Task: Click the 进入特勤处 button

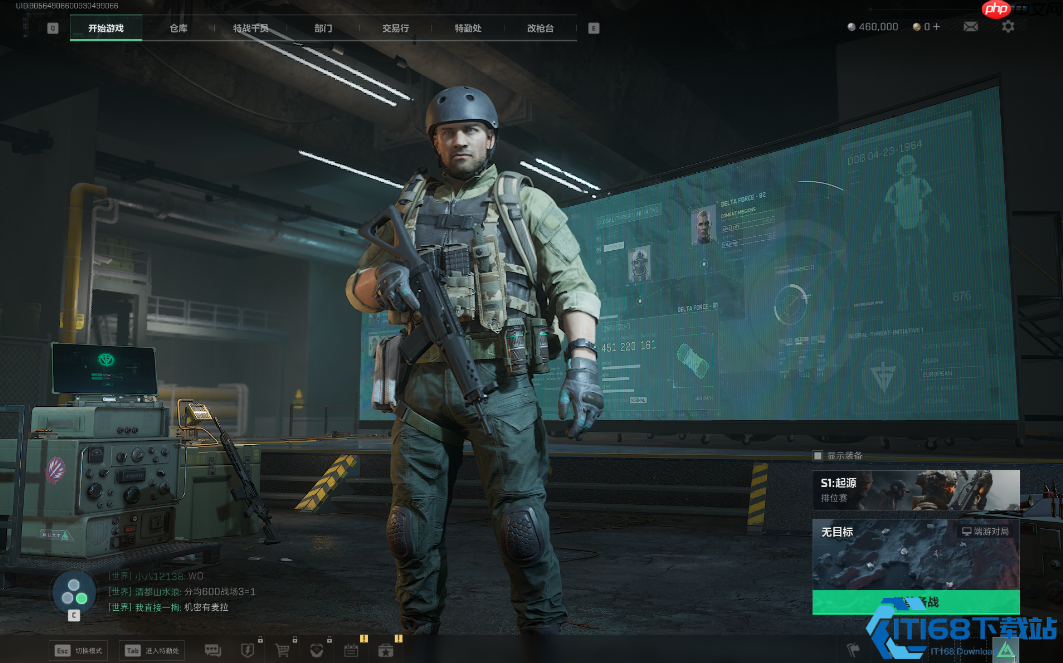Action: pyautogui.click(x=151, y=650)
